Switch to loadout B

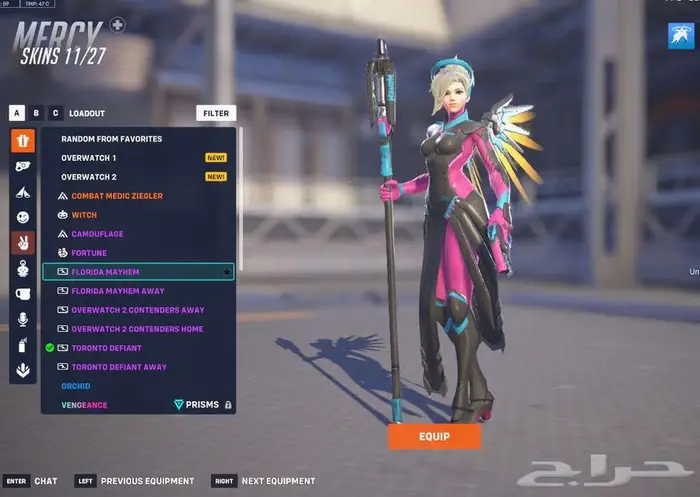point(36,114)
